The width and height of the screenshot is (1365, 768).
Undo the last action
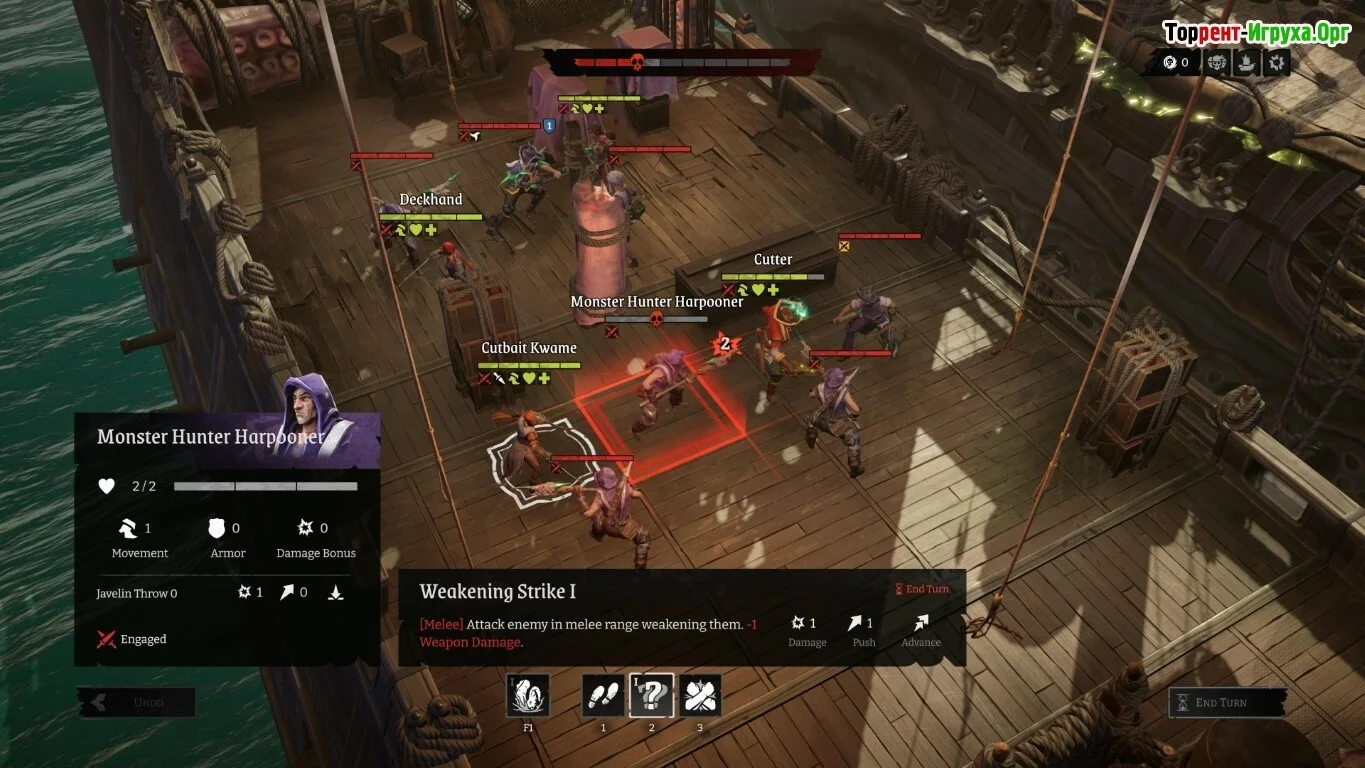click(x=137, y=702)
